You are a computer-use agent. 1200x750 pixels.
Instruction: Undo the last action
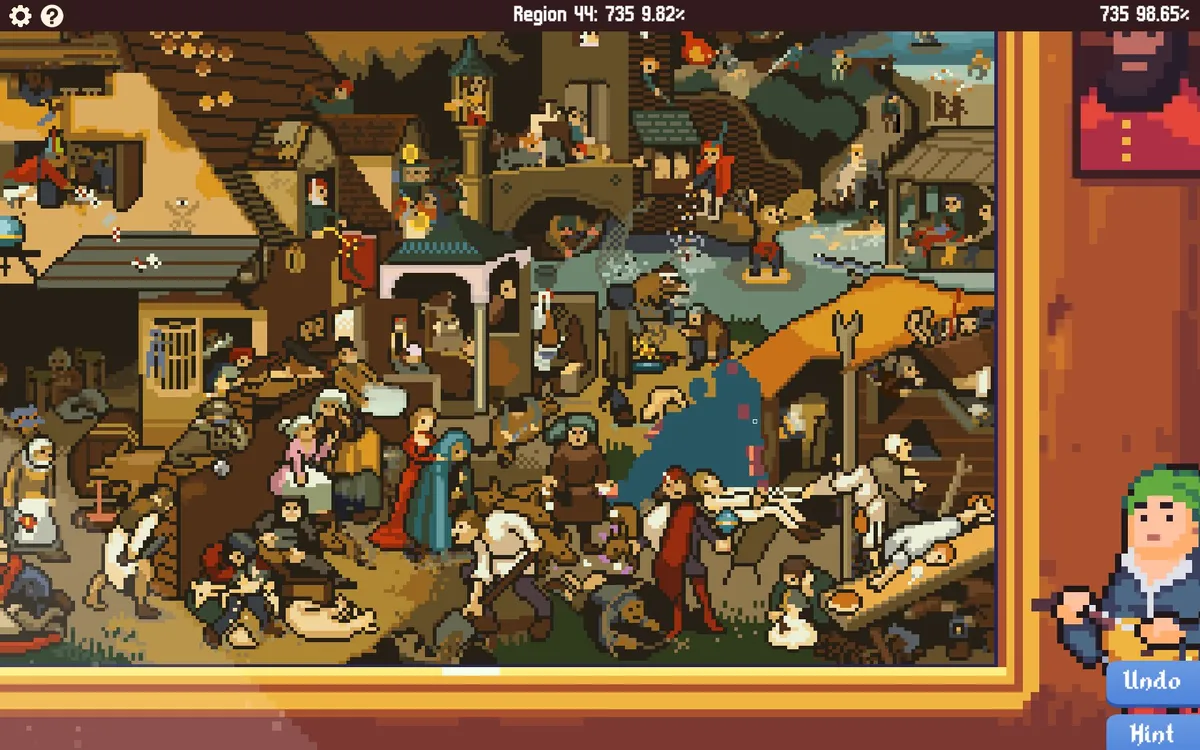1152,682
